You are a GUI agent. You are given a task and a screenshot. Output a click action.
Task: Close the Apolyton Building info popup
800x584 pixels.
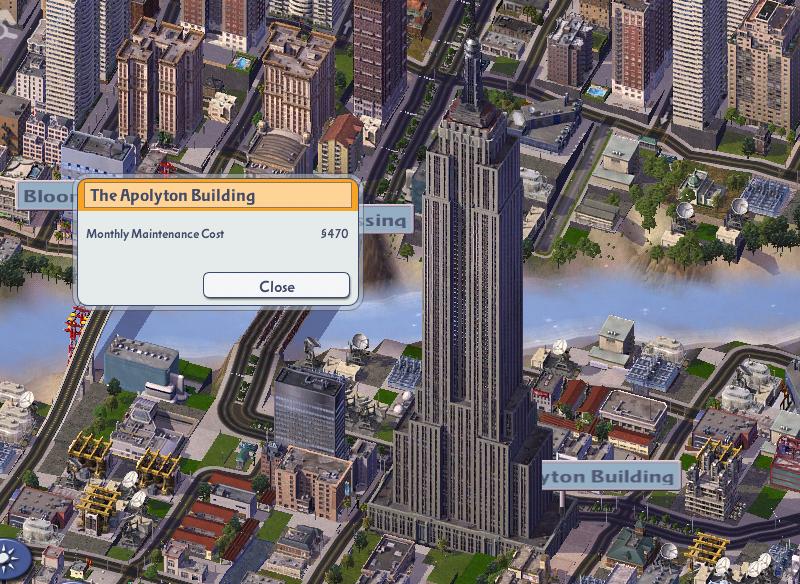[276, 286]
